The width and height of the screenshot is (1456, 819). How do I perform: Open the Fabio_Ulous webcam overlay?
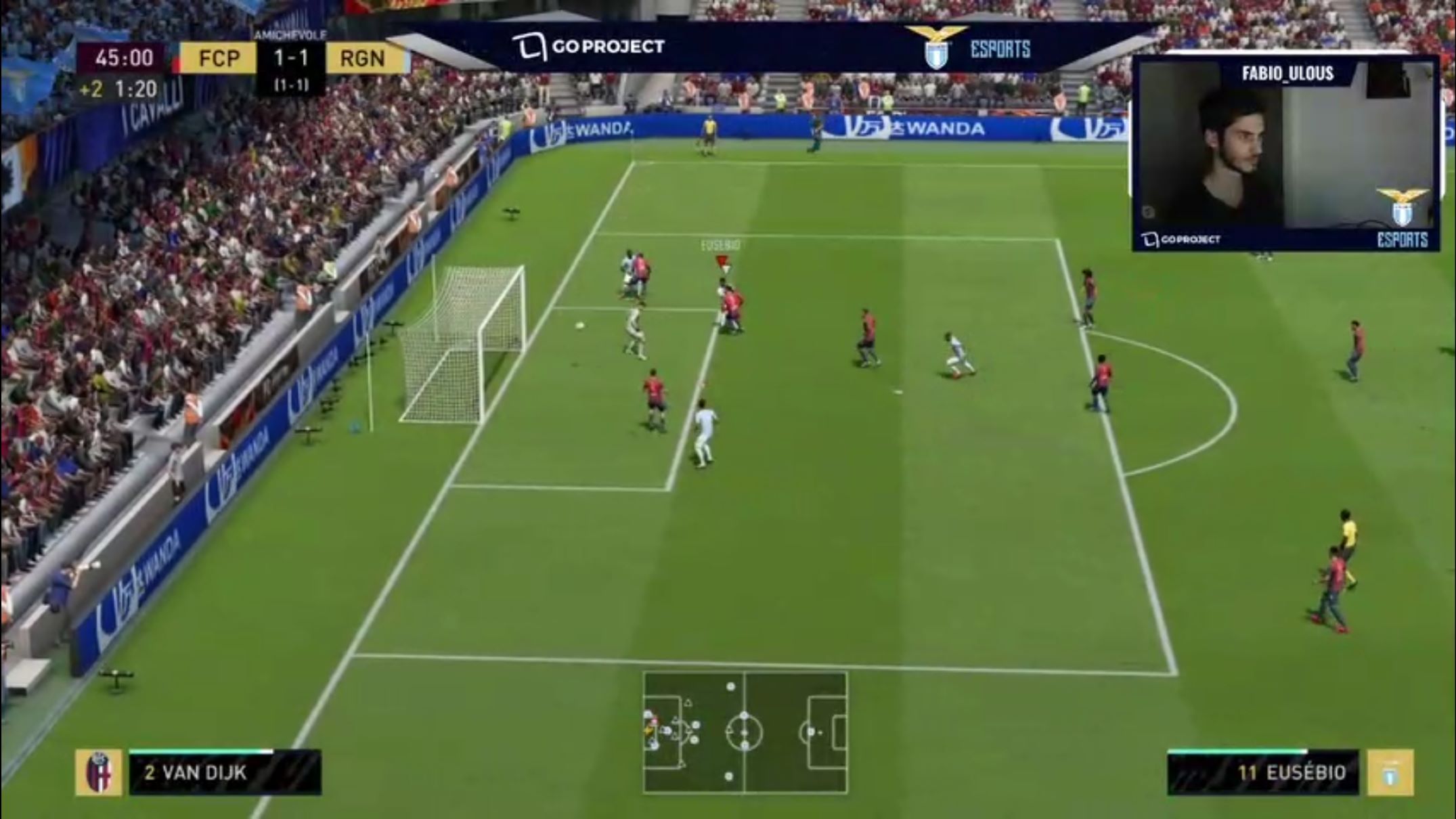(1286, 153)
